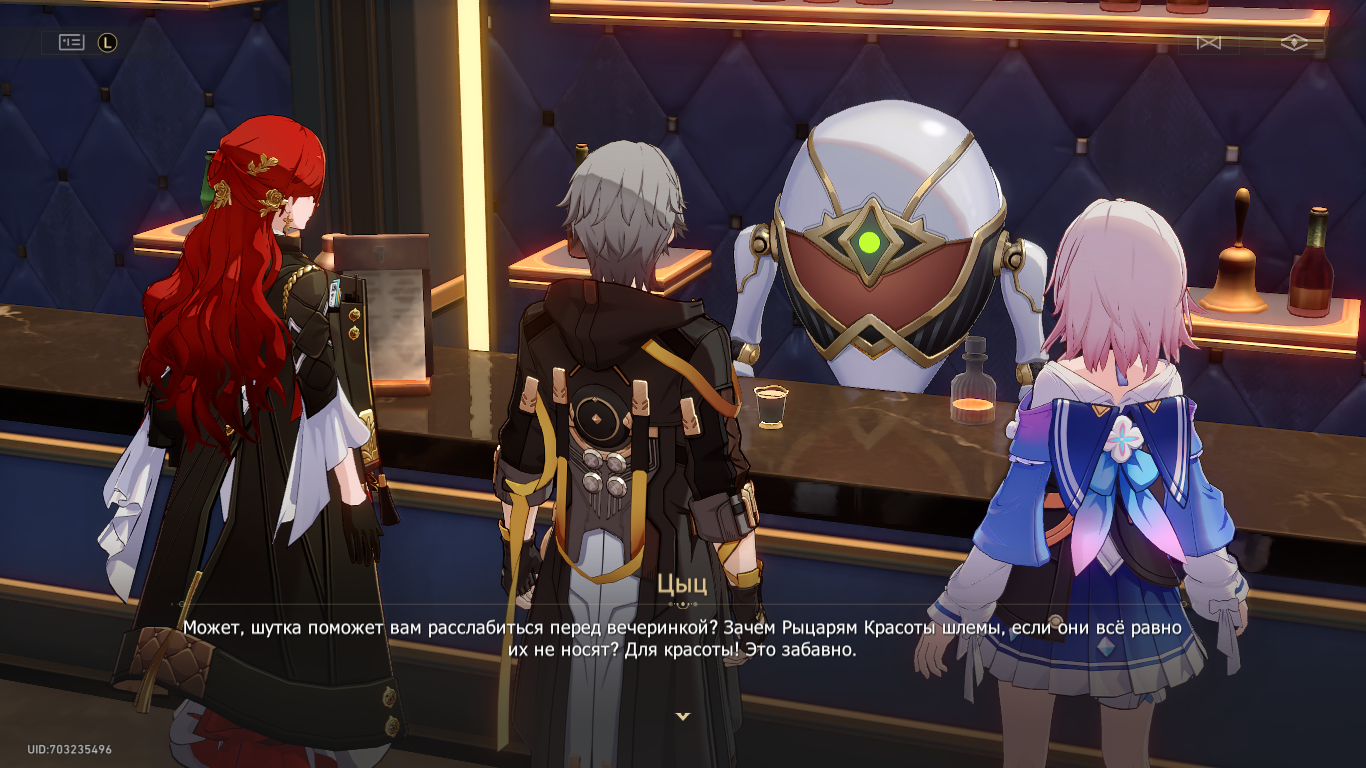The width and height of the screenshot is (1366, 768).
Task: Advance dialogue with the gold down arrow
Action: click(x=683, y=716)
